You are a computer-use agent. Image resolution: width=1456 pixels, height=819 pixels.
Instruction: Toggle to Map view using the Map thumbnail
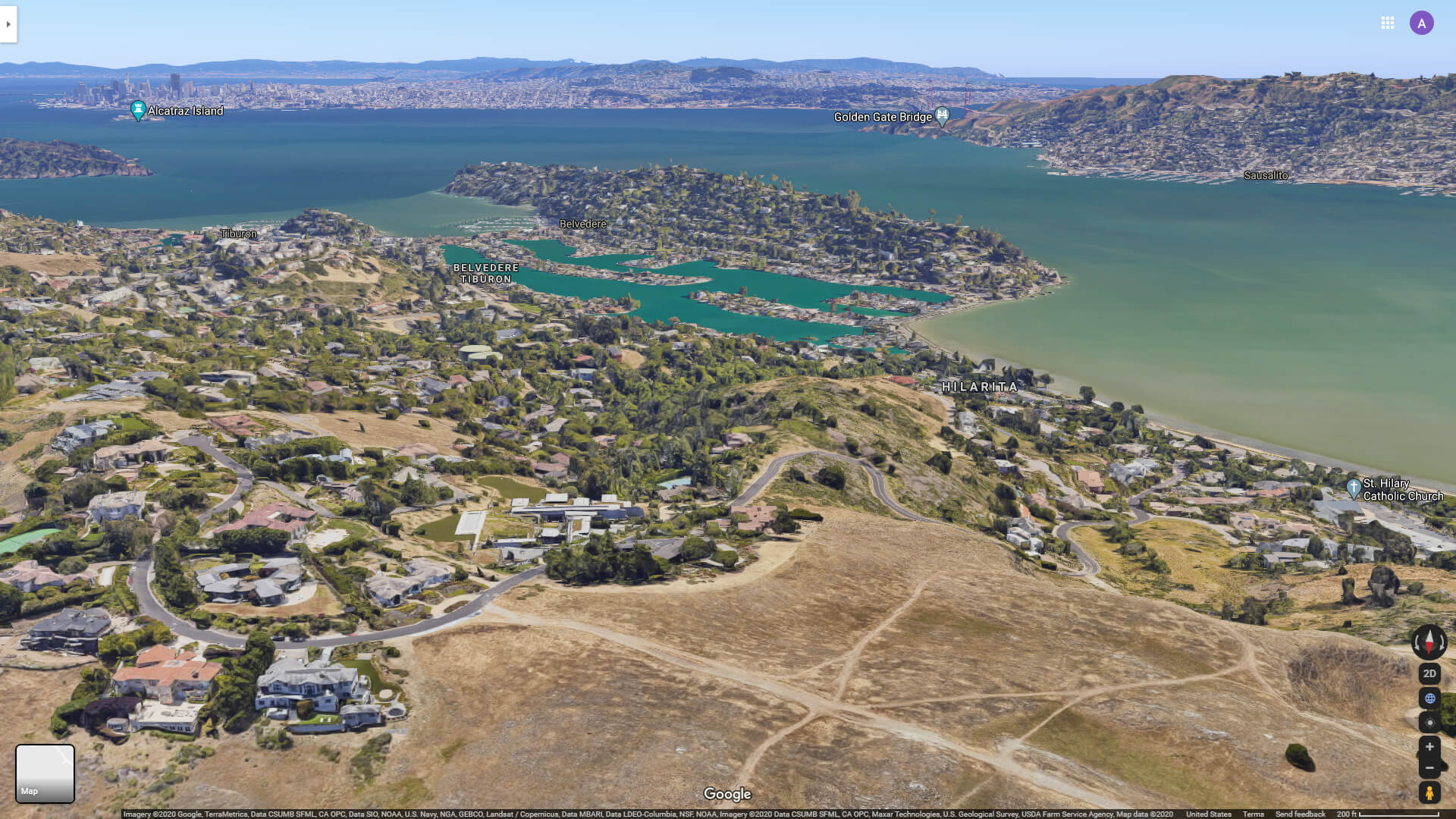pos(45,773)
